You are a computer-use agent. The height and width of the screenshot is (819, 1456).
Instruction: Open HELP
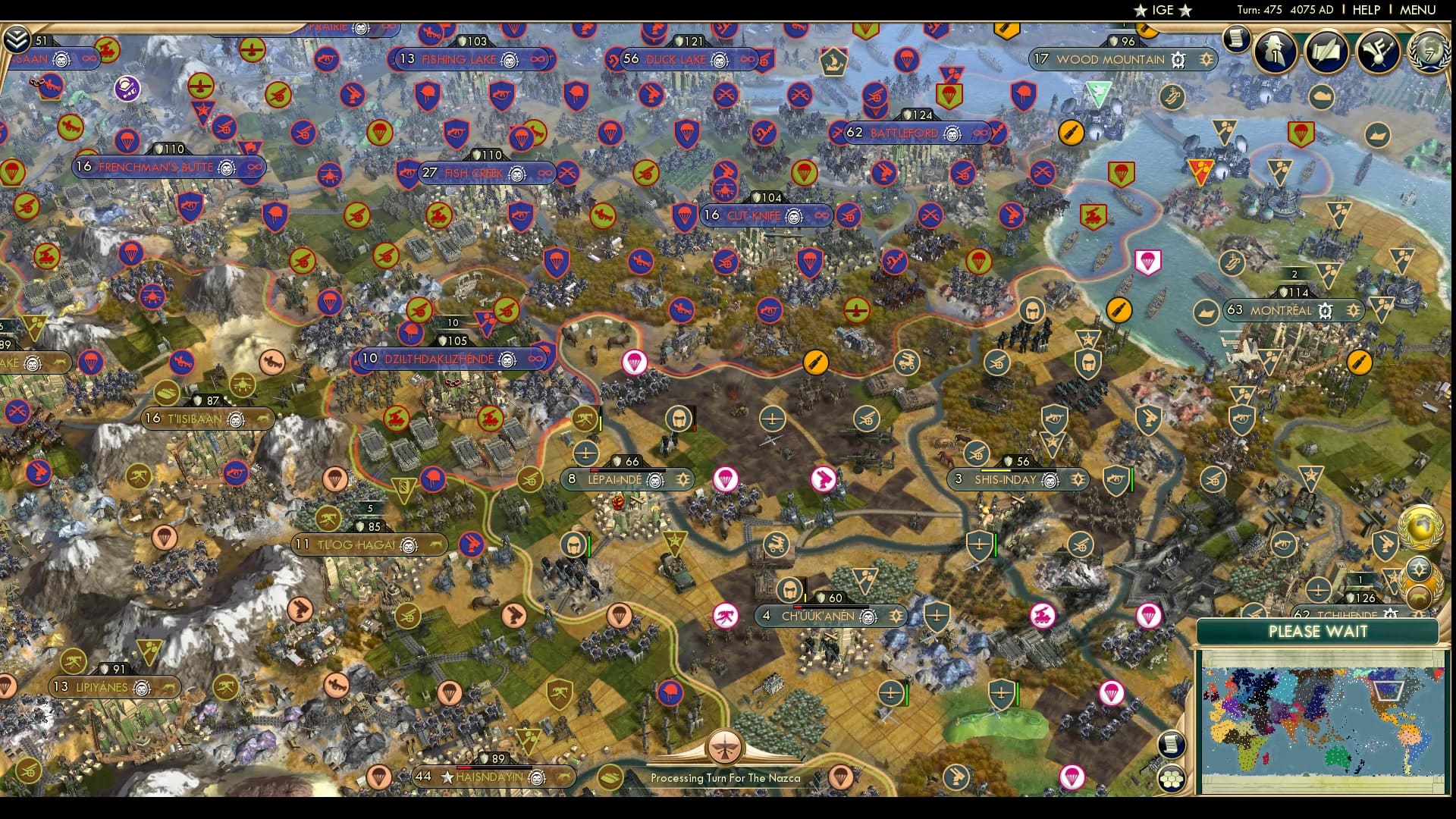tap(1365, 10)
